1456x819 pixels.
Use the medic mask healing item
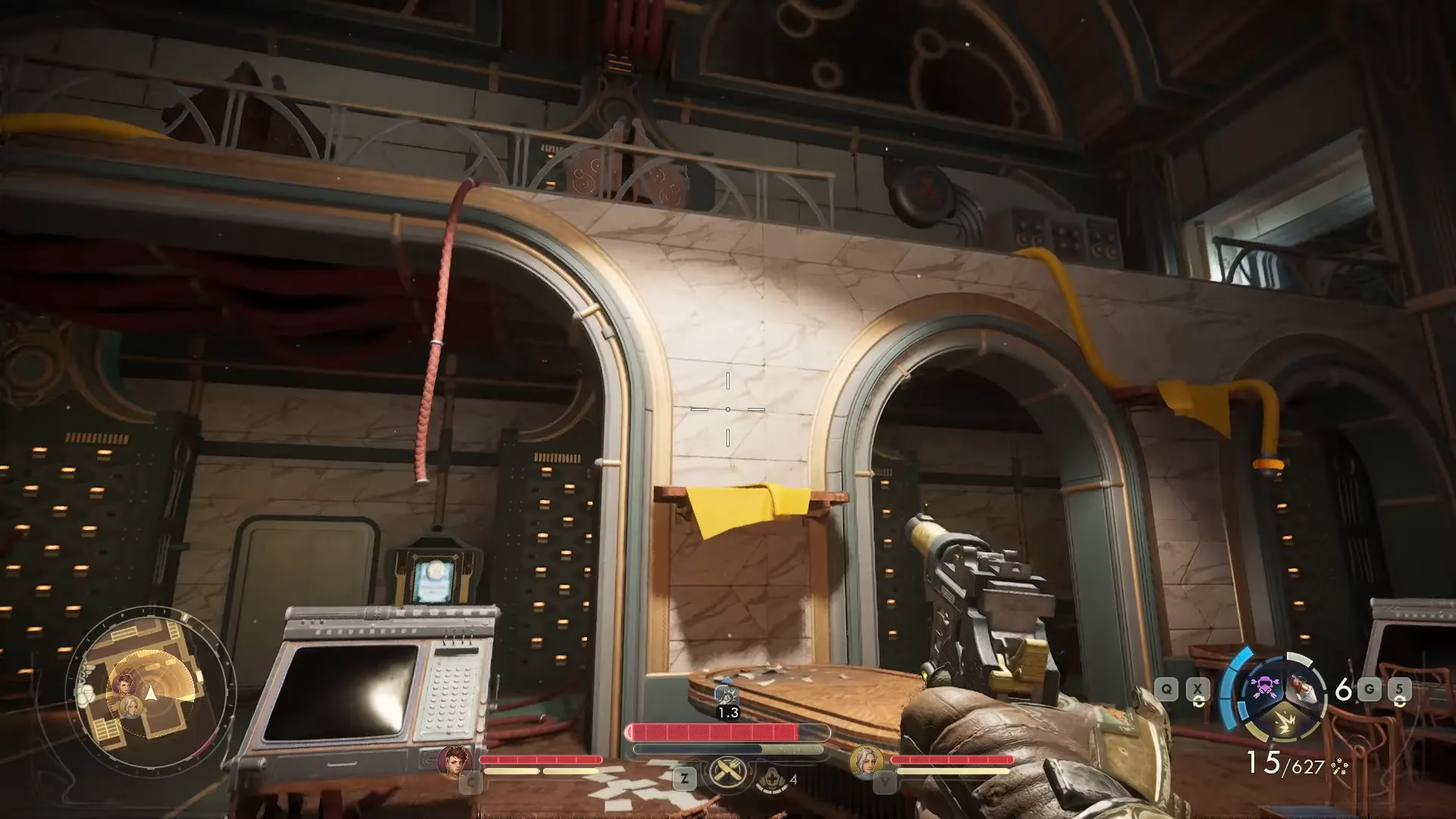[771, 778]
